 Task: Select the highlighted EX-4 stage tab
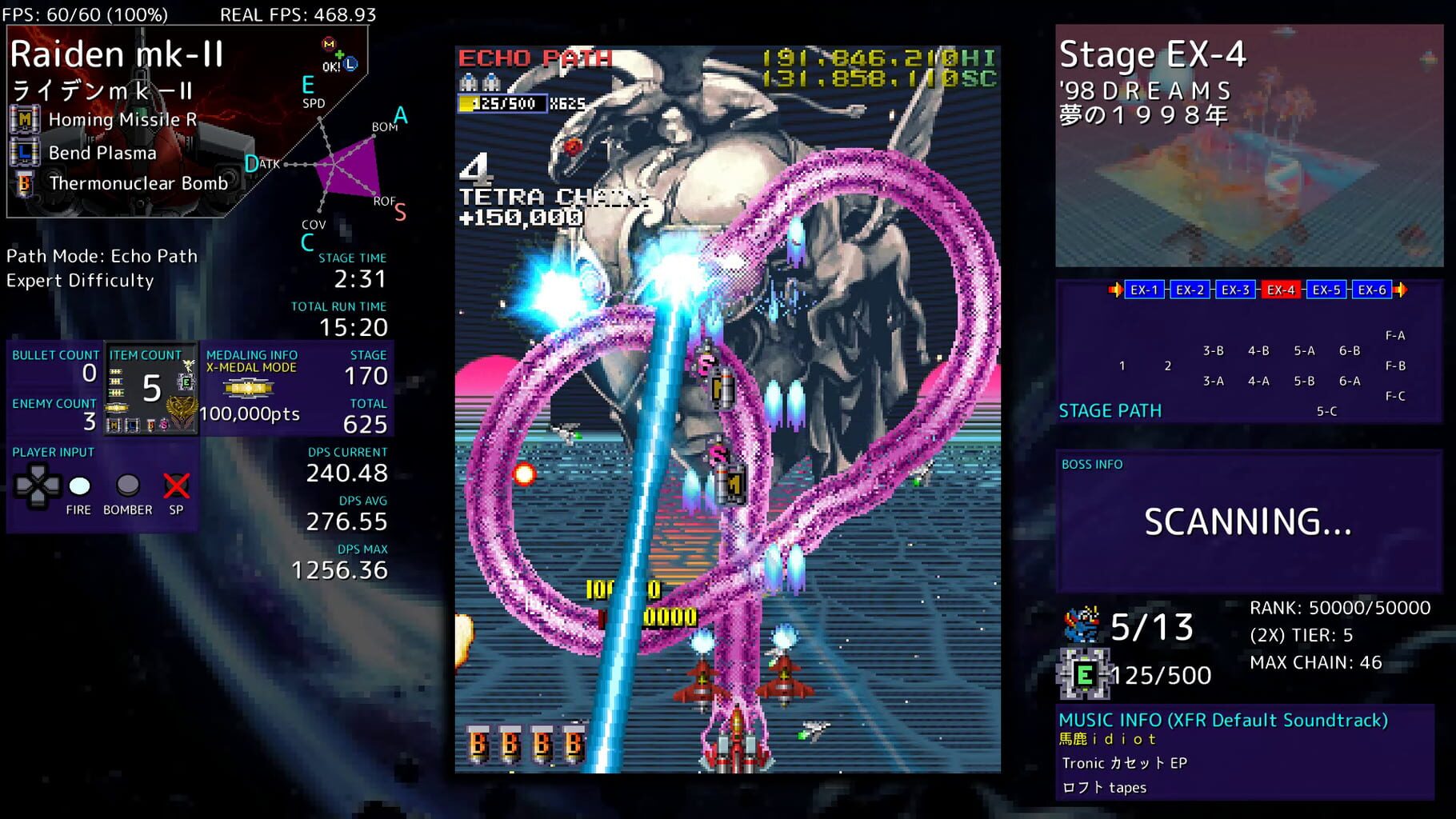(1280, 290)
